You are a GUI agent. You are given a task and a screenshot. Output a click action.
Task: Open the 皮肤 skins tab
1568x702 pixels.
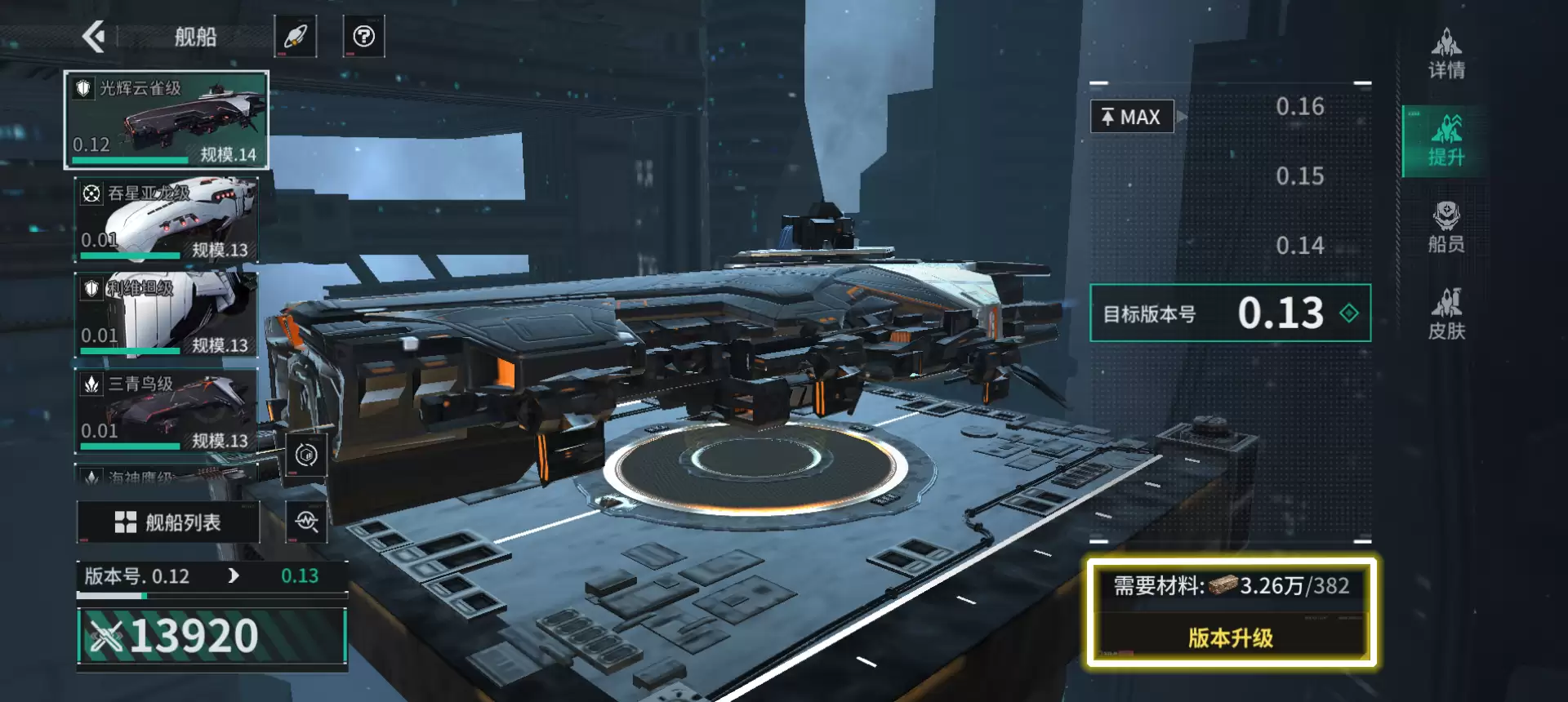1446,314
